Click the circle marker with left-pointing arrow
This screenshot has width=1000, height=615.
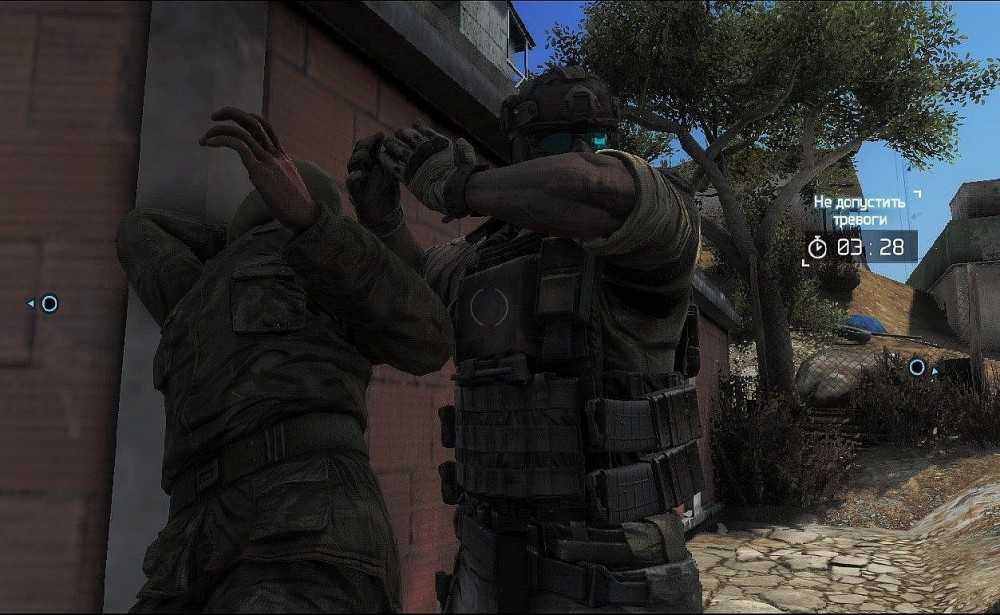[47, 303]
